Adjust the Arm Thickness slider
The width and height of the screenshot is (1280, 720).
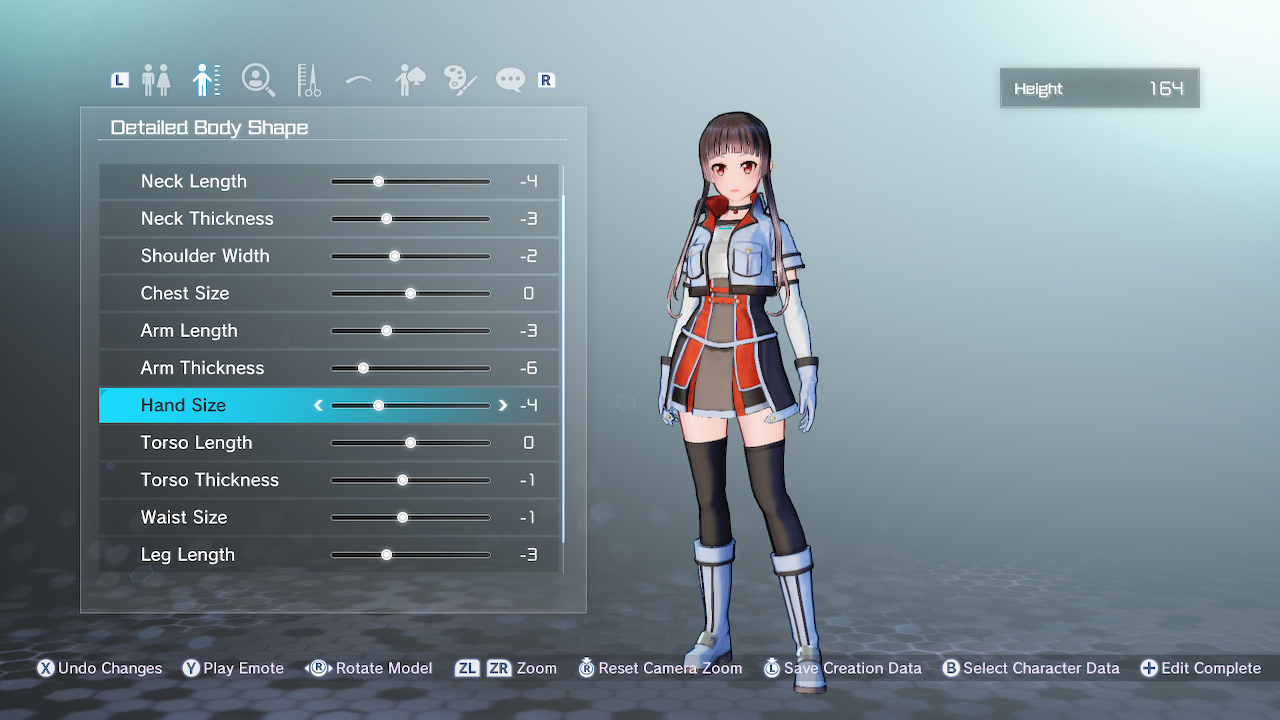click(x=363, y=368)
